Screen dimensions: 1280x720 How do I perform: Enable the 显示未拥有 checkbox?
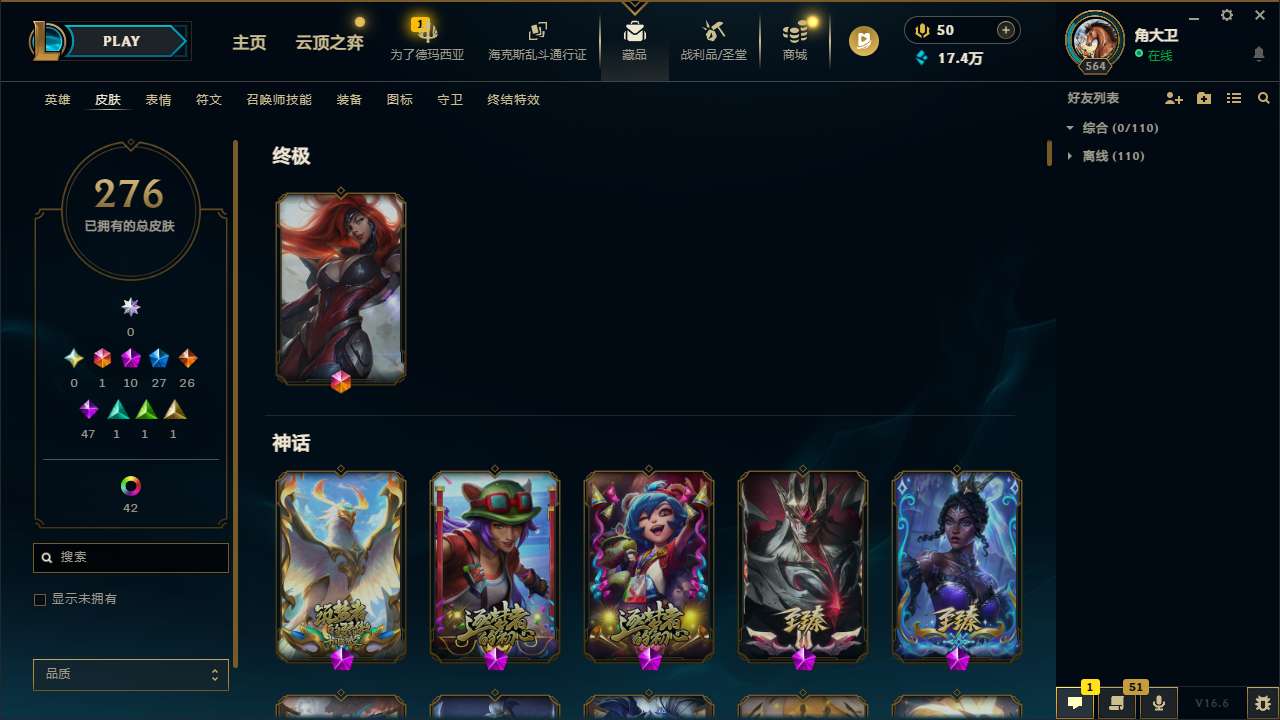coord(40,599)
